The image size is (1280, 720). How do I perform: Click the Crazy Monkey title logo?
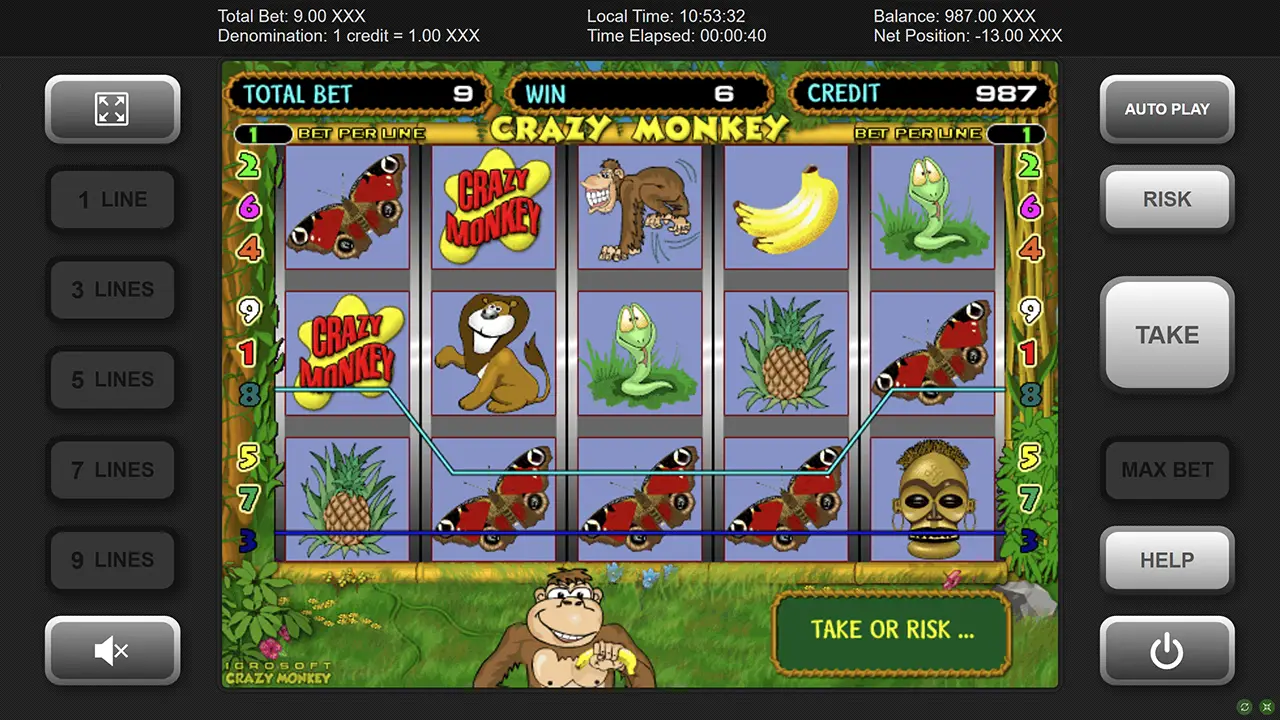pyautogui.click(x=639, y=128)
